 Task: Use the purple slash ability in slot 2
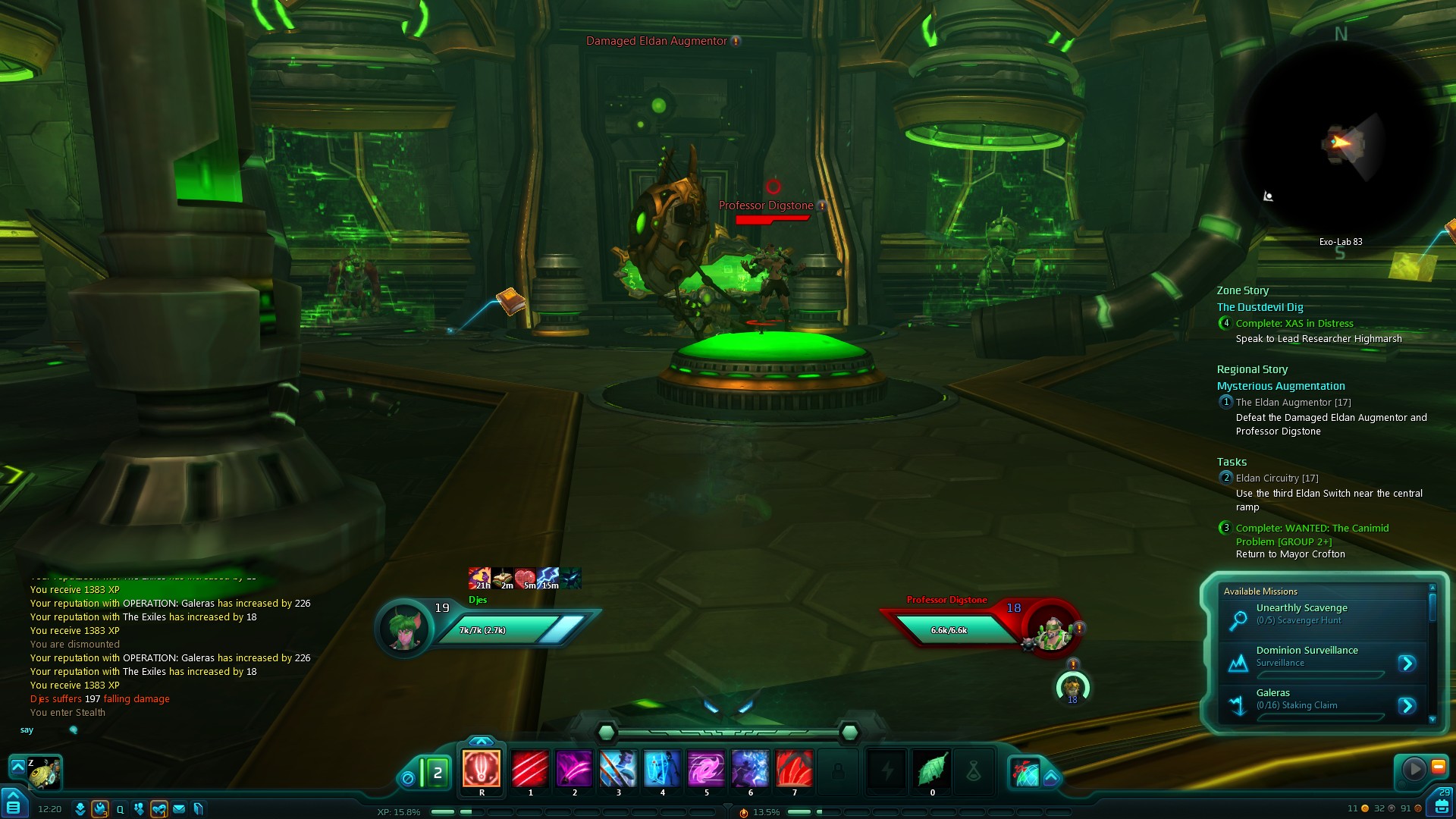[x=574, y=769]
